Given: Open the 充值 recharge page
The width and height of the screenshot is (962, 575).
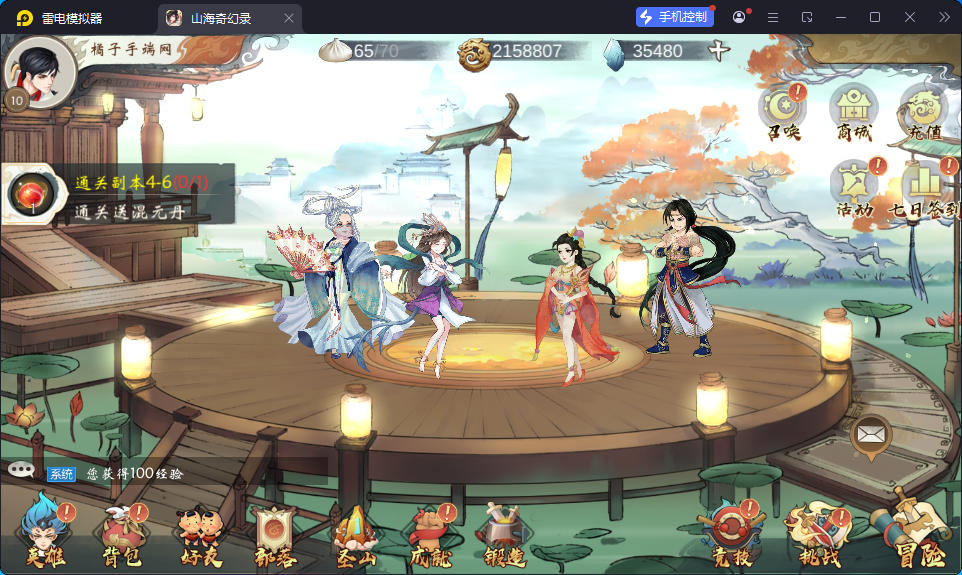Looking at the screenshot, I should point(922,111).
